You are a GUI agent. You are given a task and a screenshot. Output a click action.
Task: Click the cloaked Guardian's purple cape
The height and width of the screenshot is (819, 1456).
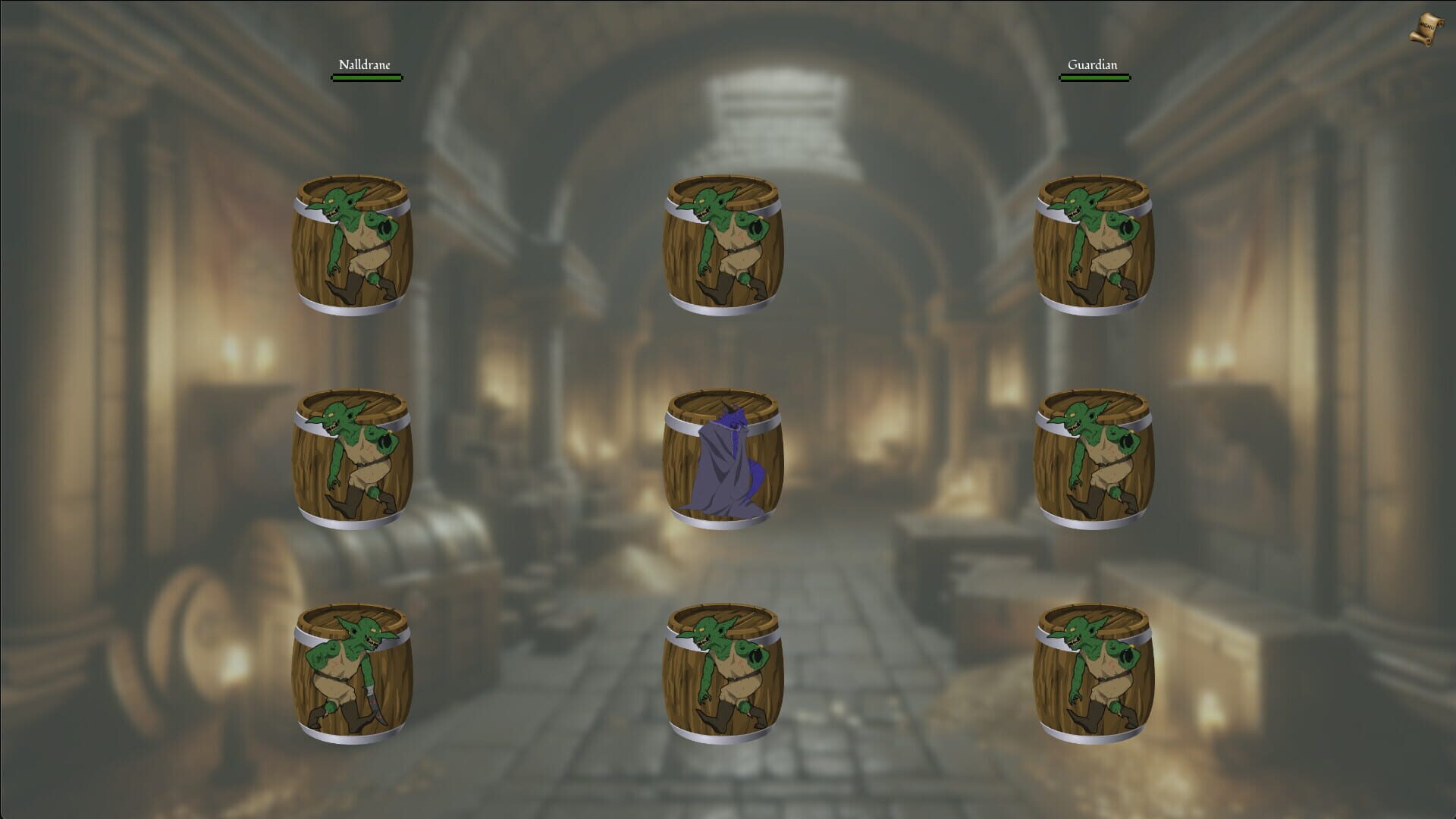point(720,478)
